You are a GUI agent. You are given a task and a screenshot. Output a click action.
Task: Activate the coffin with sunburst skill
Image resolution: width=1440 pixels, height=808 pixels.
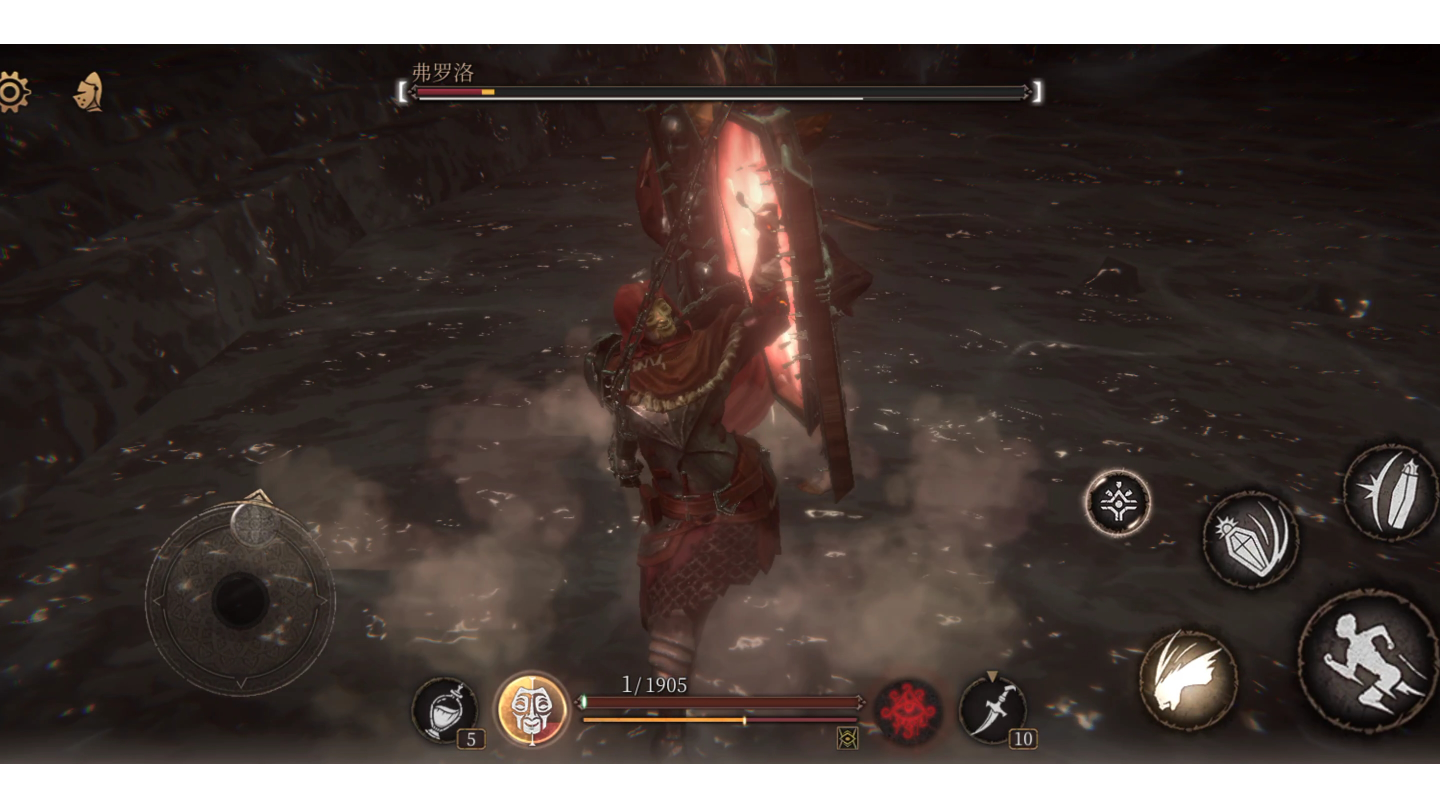tap(1250, 540)
